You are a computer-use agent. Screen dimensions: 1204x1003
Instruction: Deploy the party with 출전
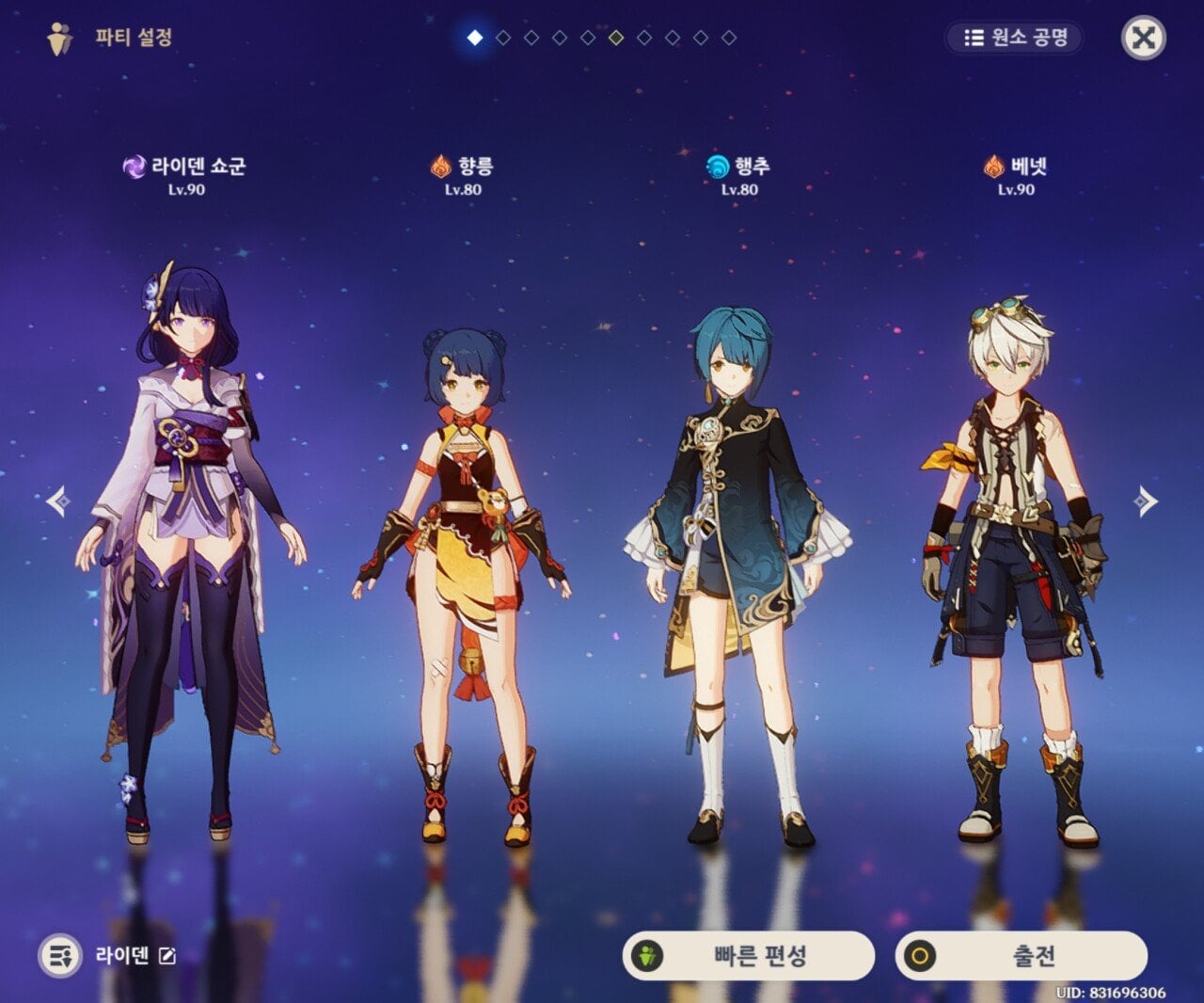[x=1022, y=956]
